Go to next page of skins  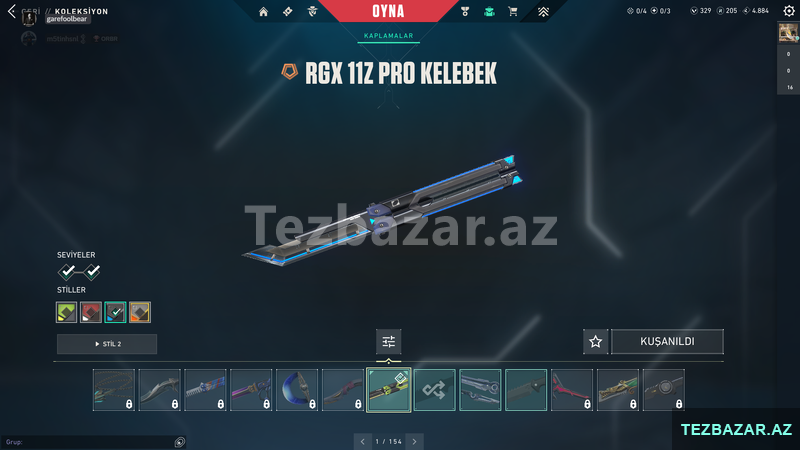415,441
